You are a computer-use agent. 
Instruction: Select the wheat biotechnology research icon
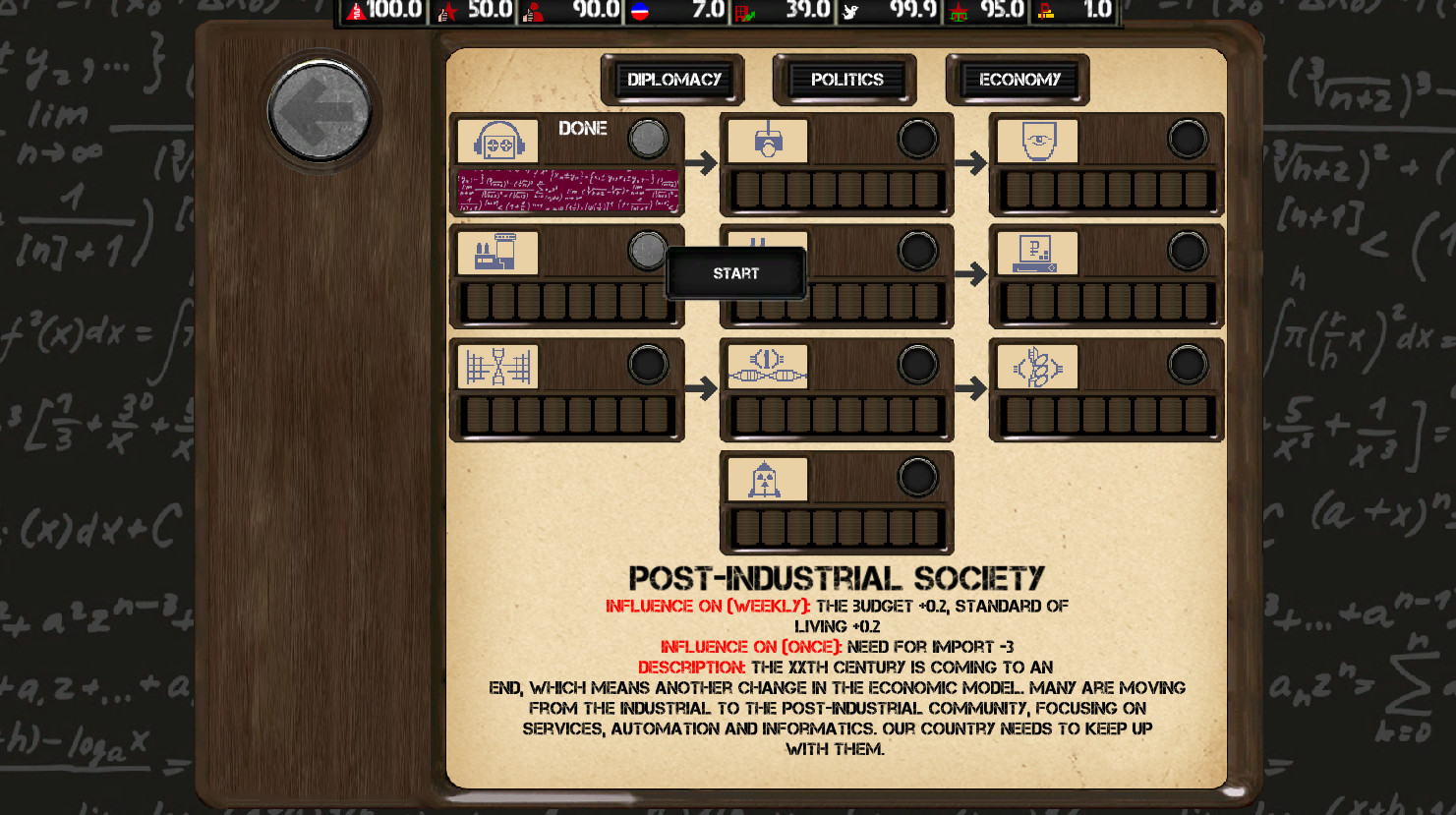(1037, 364)
